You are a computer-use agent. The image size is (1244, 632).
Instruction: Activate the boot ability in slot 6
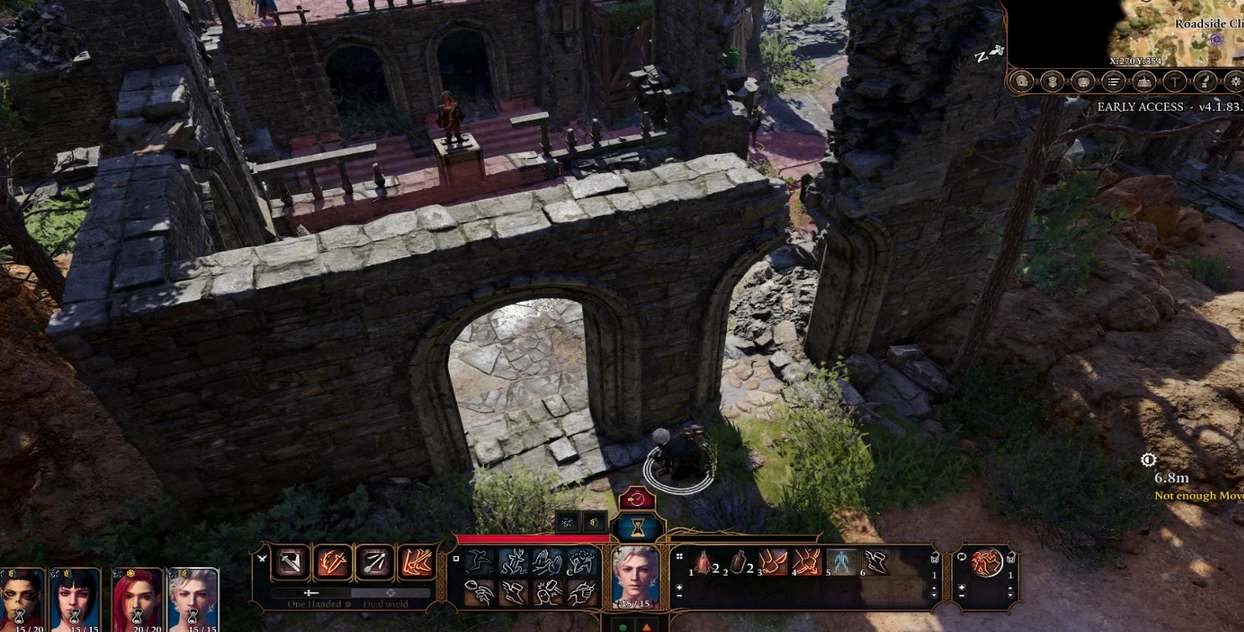[876, 562]
